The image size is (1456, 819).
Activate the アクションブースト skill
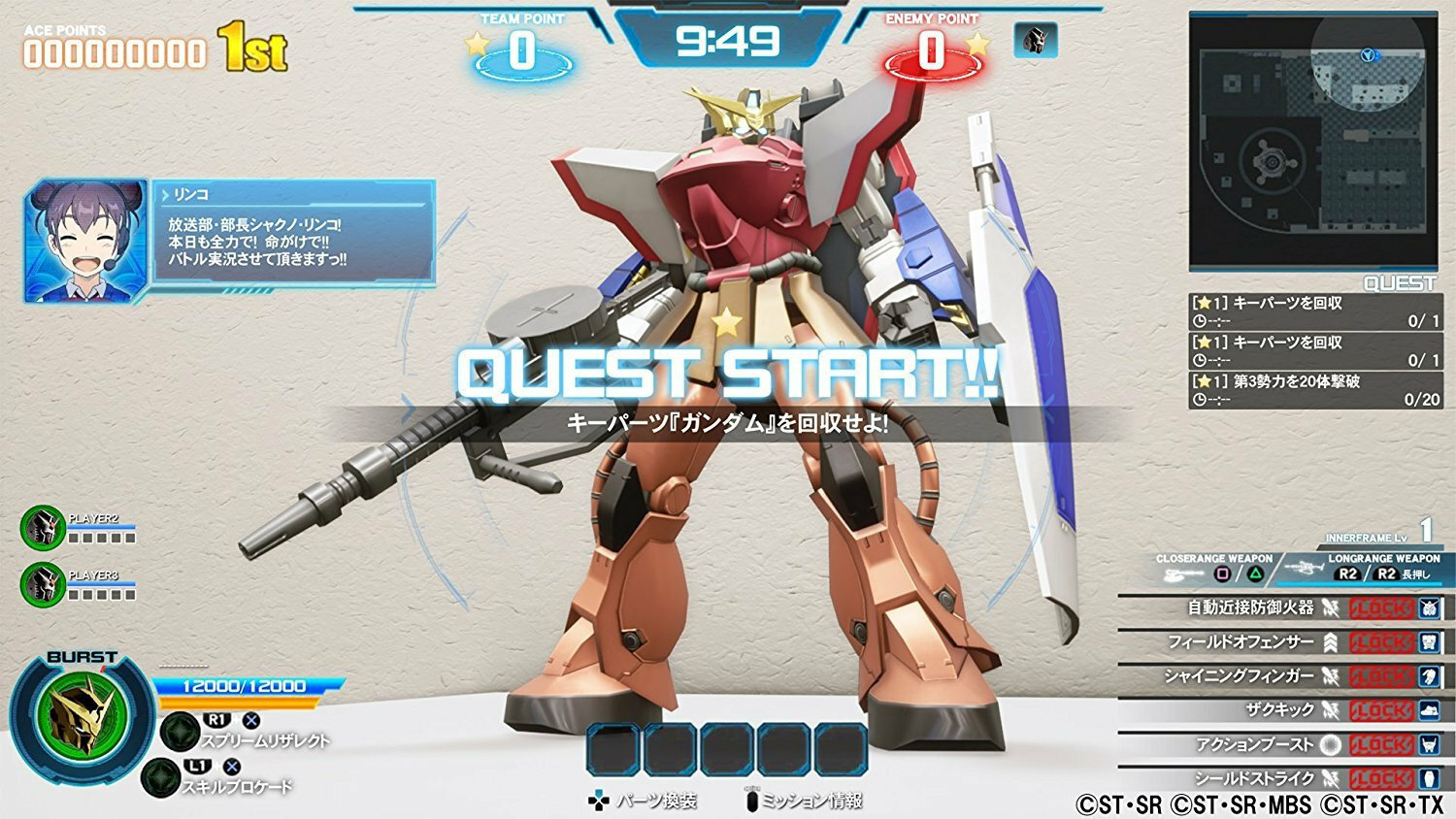coord(1281,744)
